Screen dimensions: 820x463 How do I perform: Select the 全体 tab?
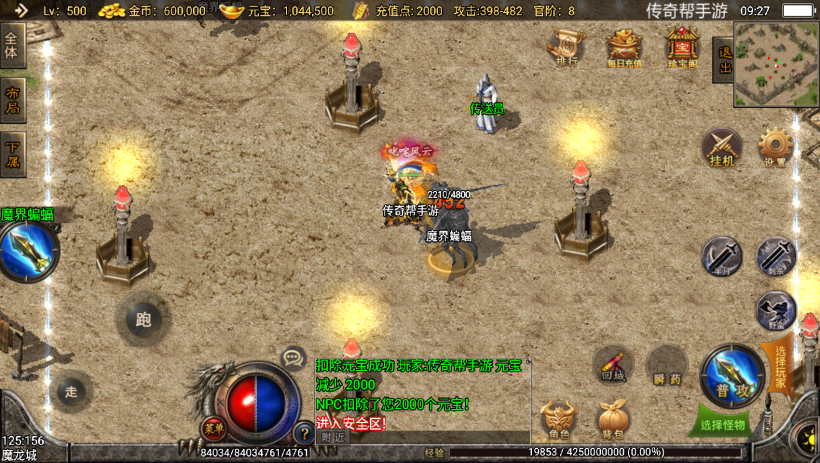point(12,49)
